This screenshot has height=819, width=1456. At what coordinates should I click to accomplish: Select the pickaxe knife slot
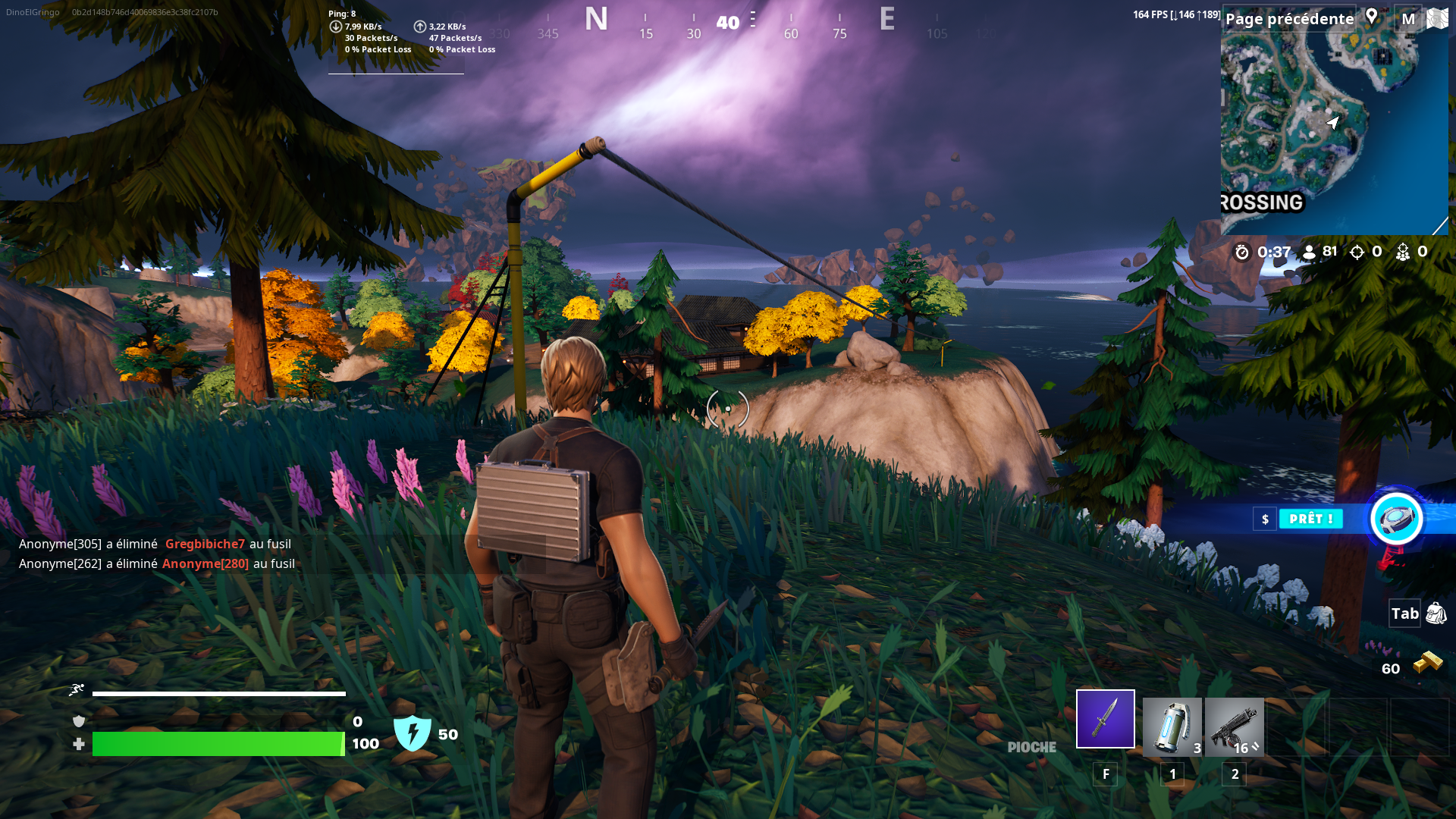pos(1105,719)
